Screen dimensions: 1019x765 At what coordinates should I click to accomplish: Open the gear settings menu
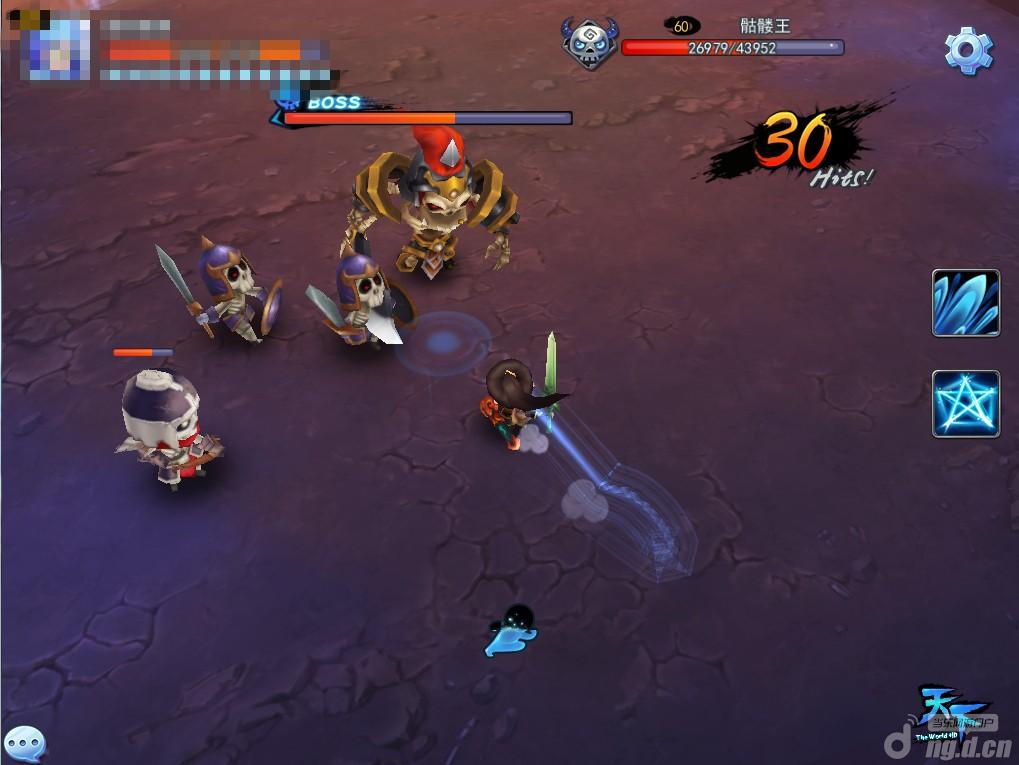pyautogui.click(x=968, y=49)
